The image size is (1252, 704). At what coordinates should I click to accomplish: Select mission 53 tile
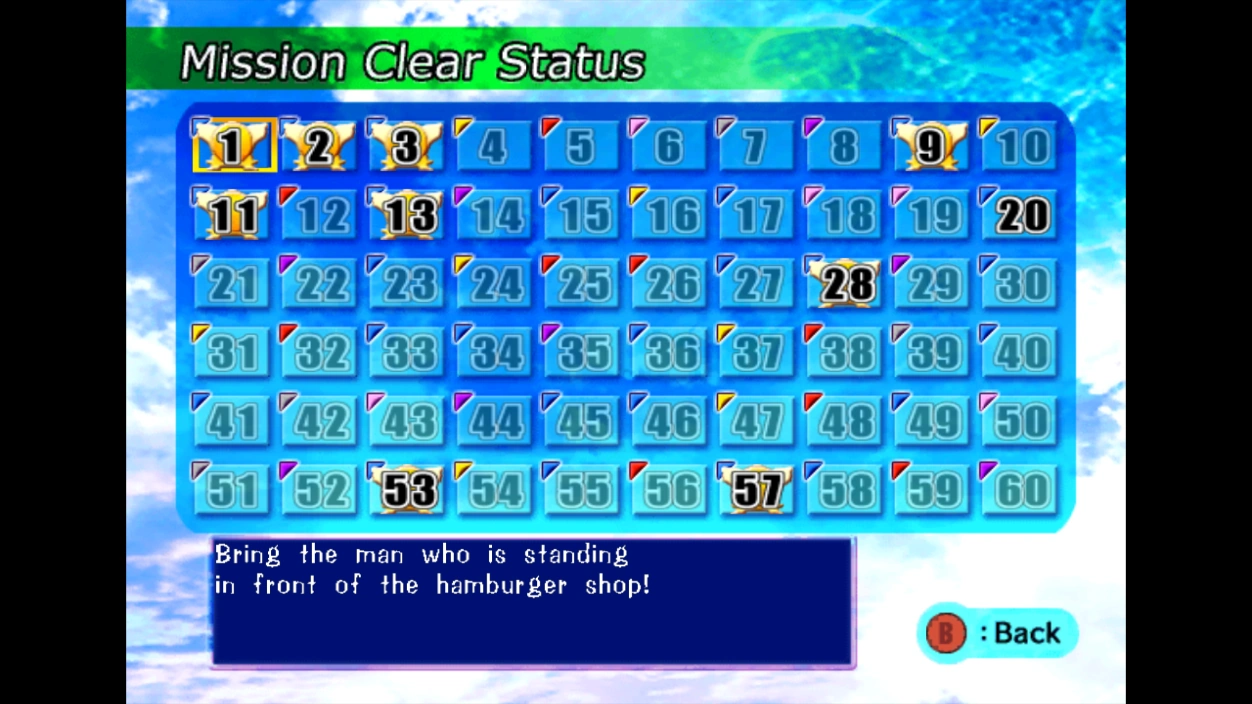coord(408,489)
